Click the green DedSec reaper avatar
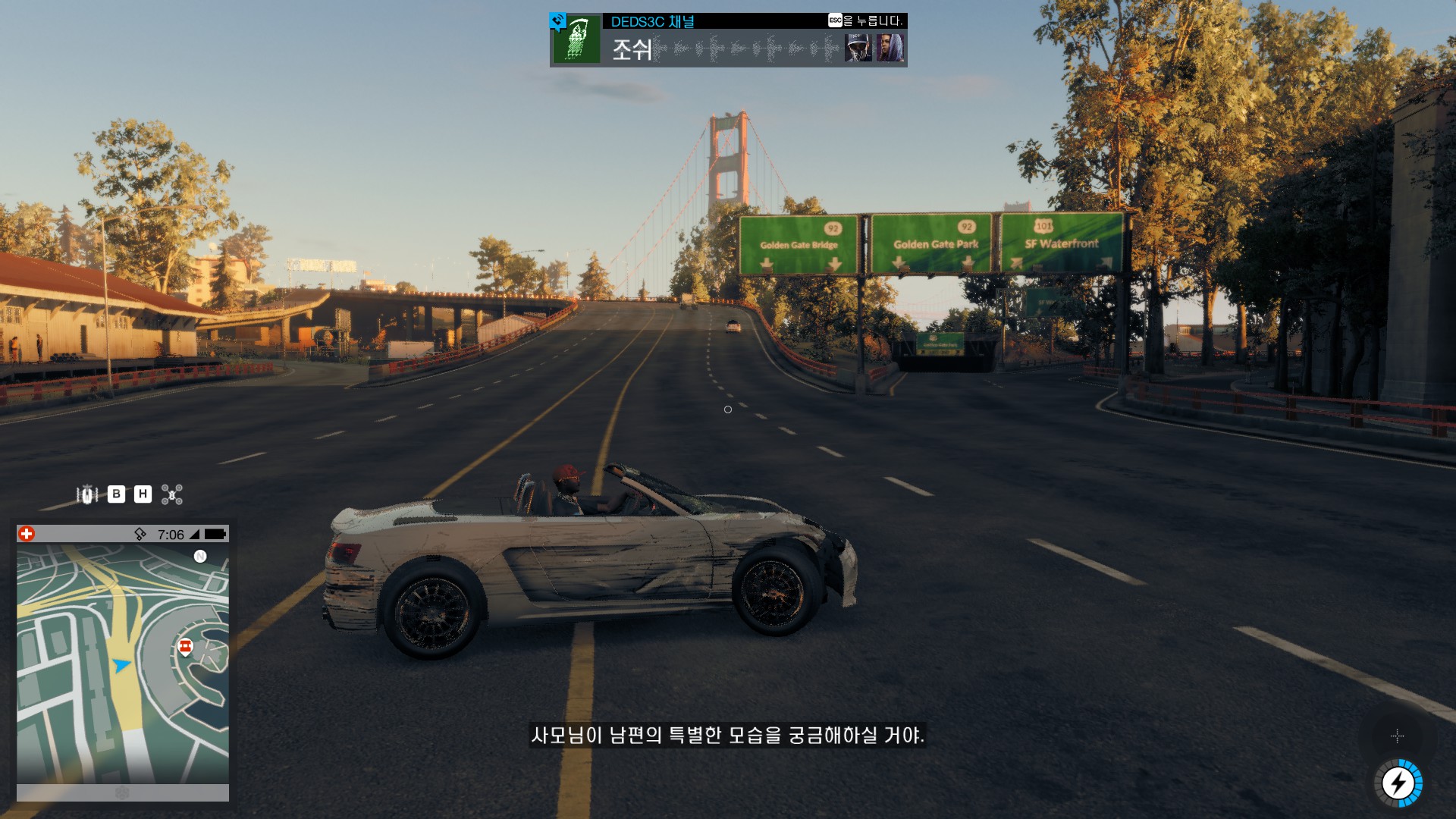 click(576, 40)
